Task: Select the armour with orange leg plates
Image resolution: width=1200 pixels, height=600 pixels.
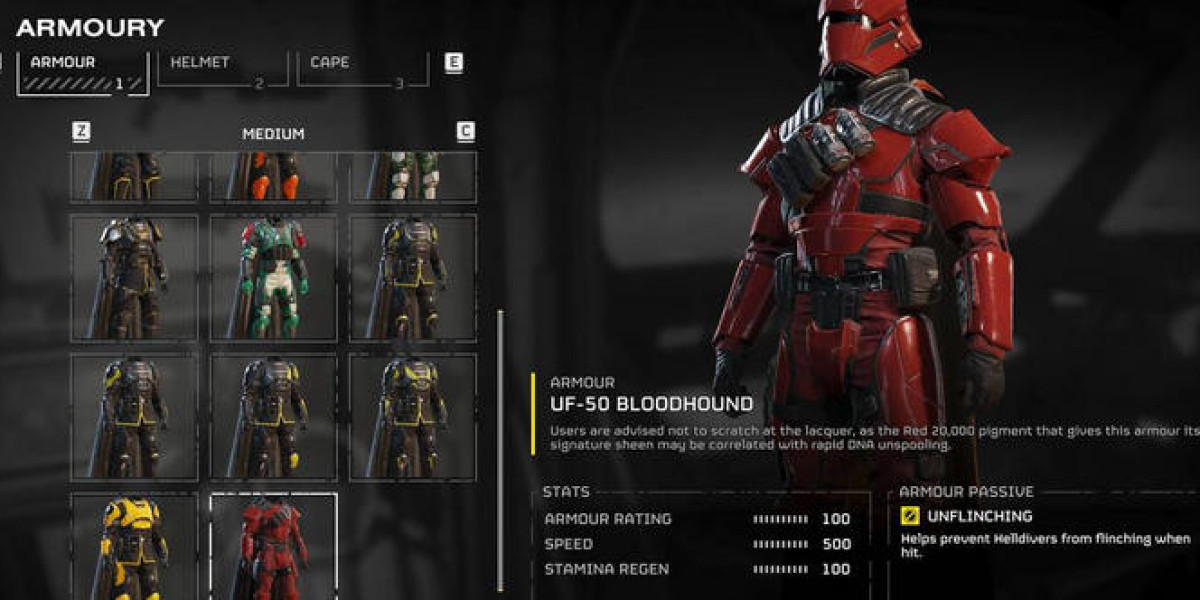Action: (x=273, y=177)
